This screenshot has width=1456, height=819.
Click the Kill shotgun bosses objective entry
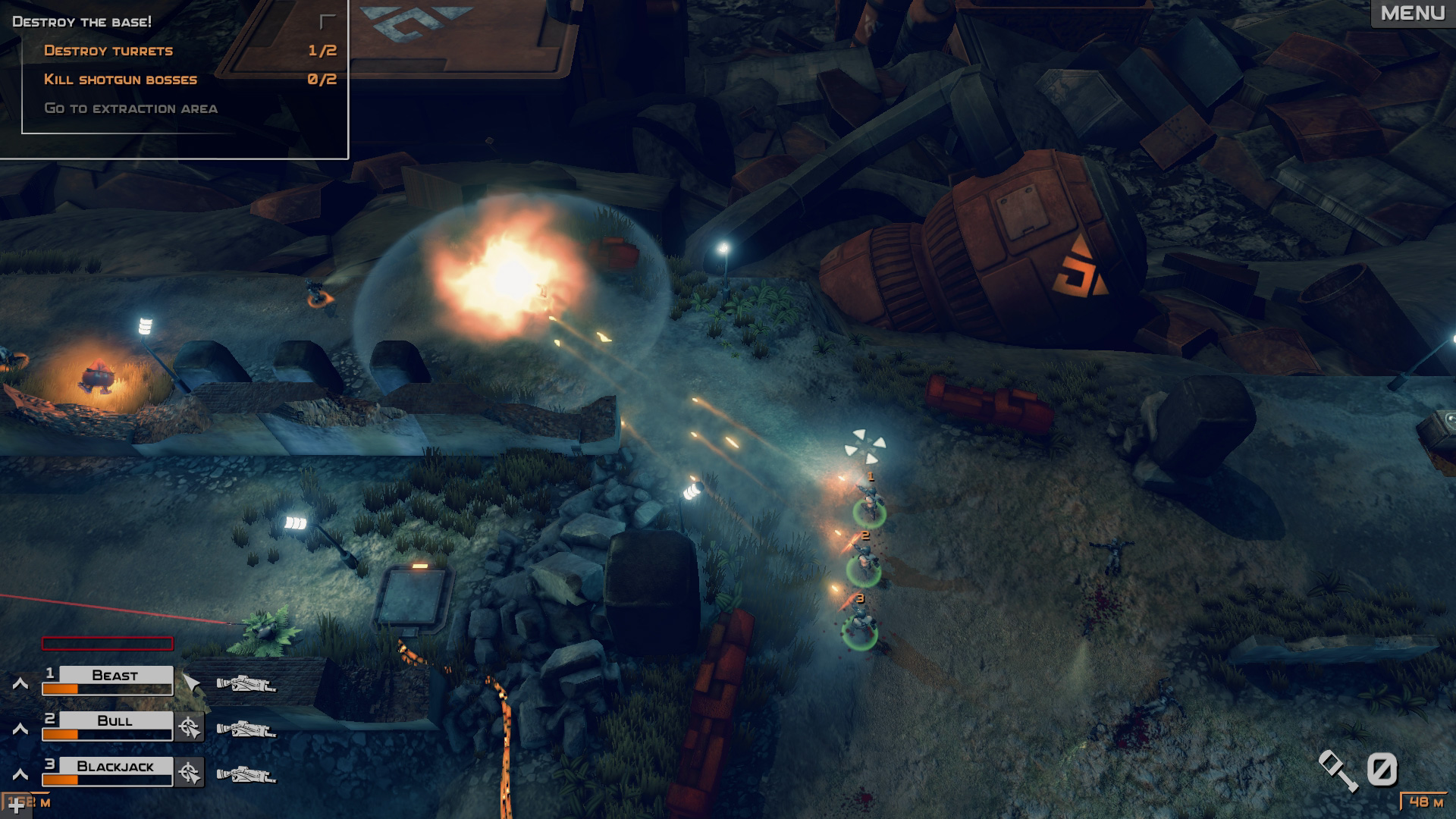[121, 78]
